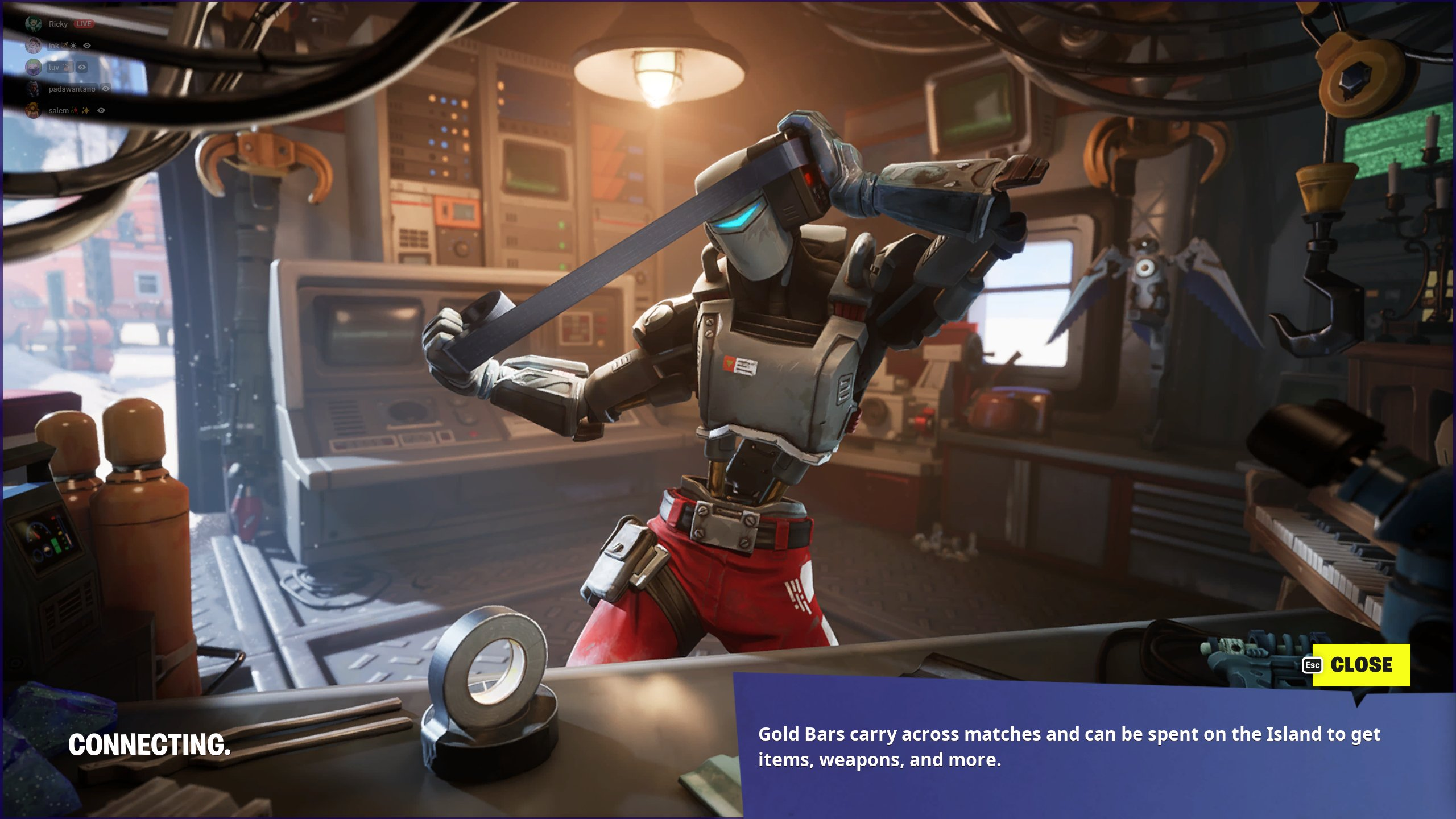Select Ricky in the voice overlay
This screenshot has width=1456, height=819.
57,24
